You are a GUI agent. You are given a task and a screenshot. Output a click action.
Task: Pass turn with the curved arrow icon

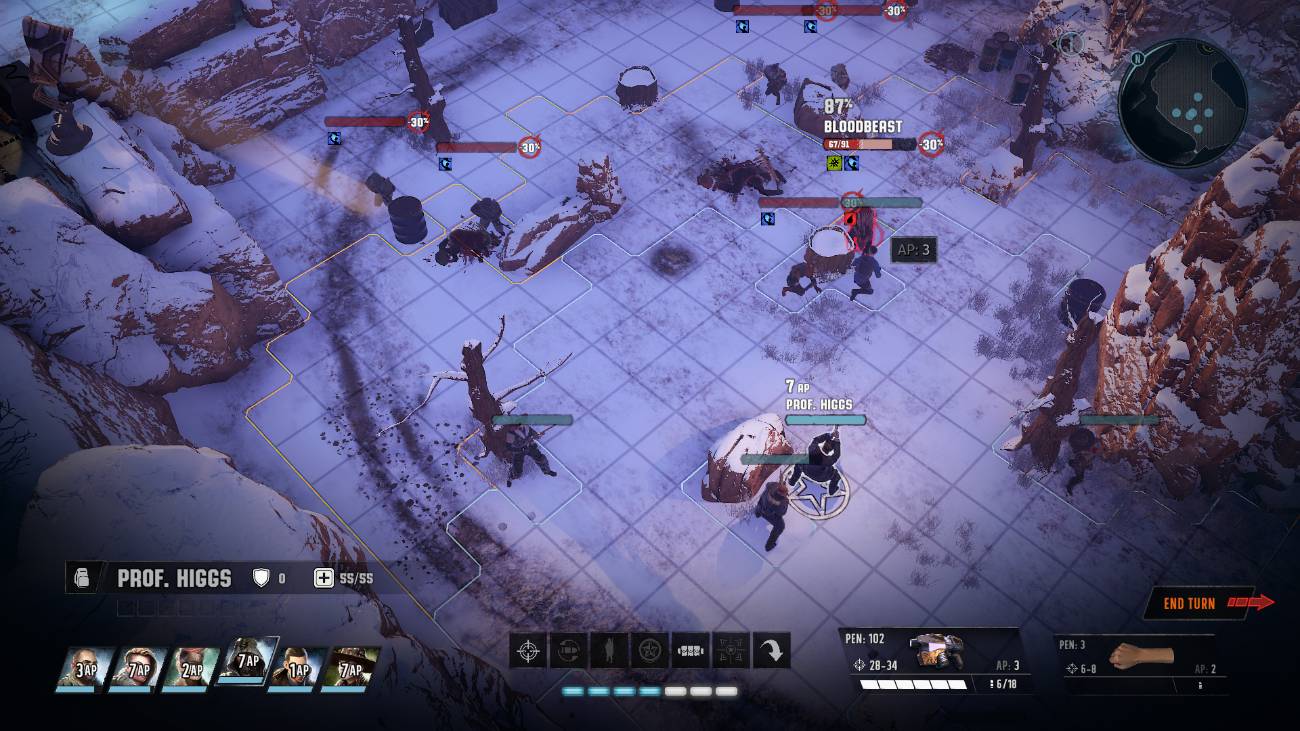[x=771, y=652]
